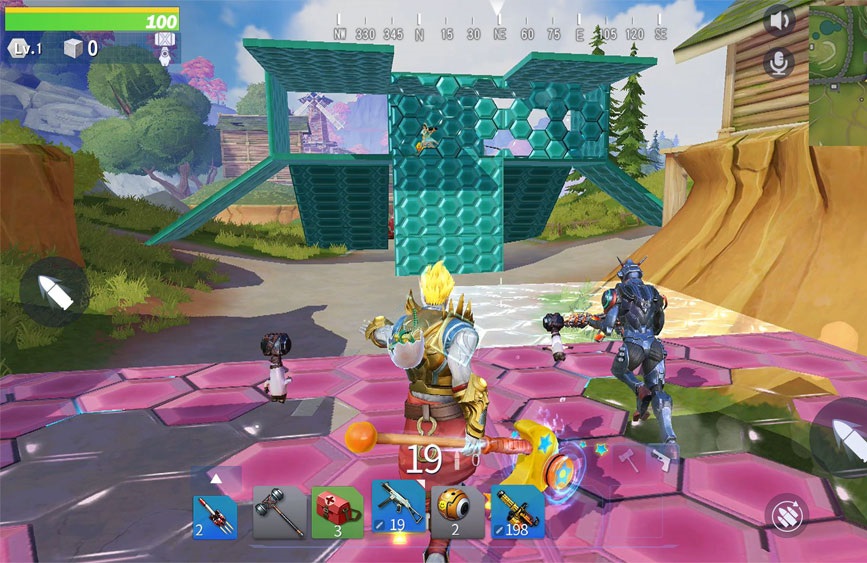867x563 pixels.
Task: Toggle the speaker sound button
Action: (x=778, y=20)
